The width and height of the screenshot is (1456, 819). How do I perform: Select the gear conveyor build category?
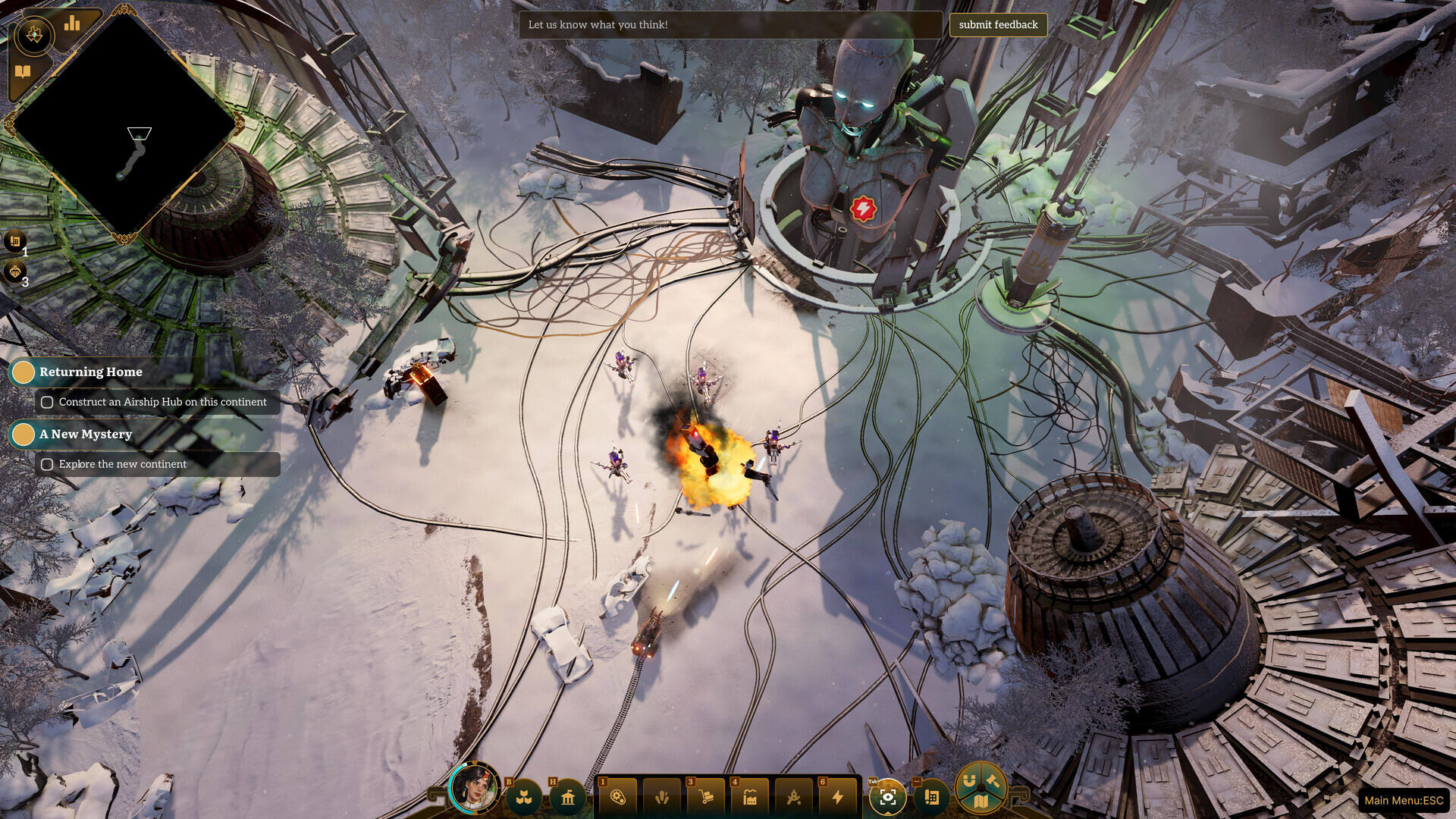618,797
